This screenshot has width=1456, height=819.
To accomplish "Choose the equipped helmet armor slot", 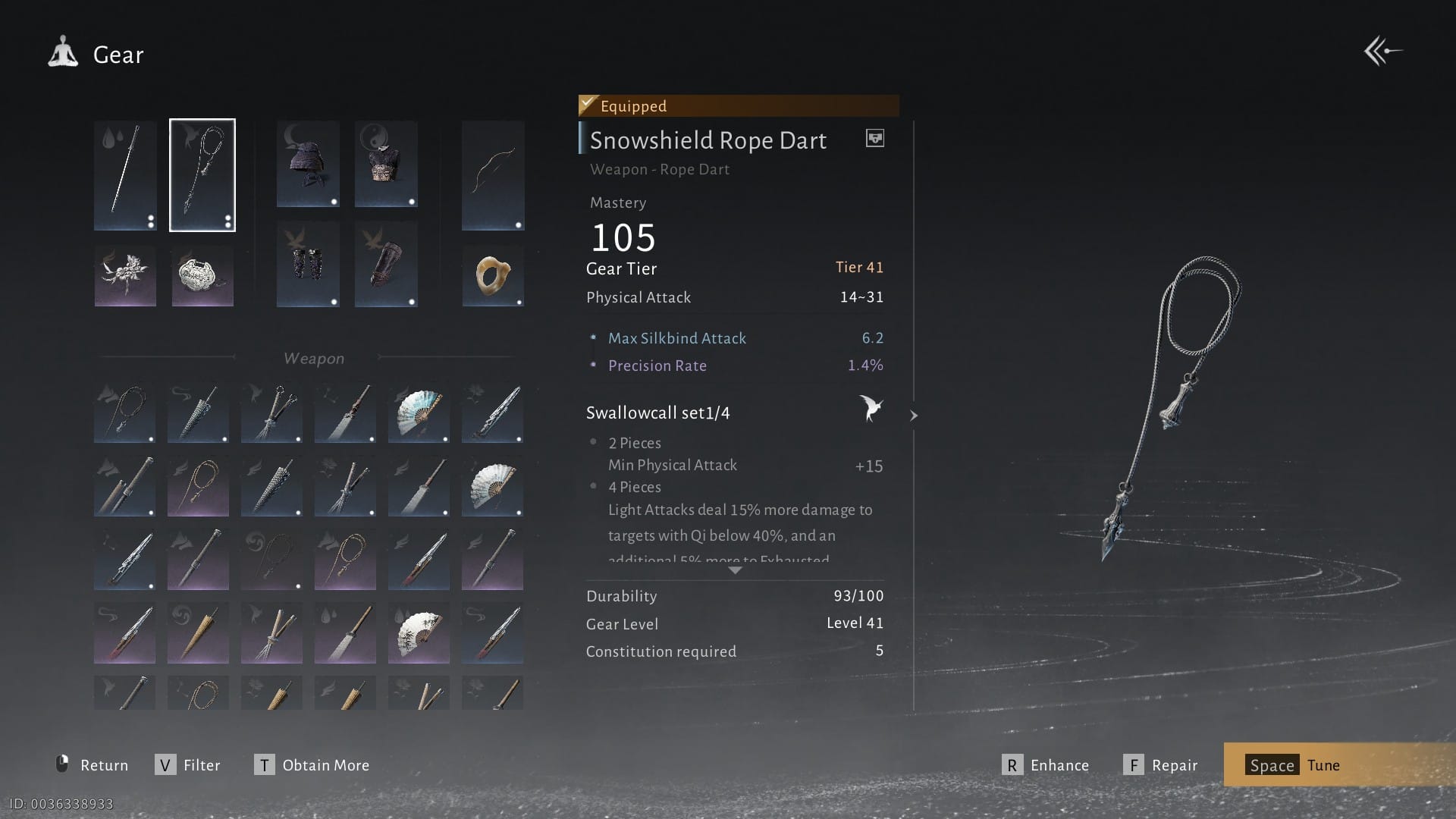I will [x=308, y=164].
